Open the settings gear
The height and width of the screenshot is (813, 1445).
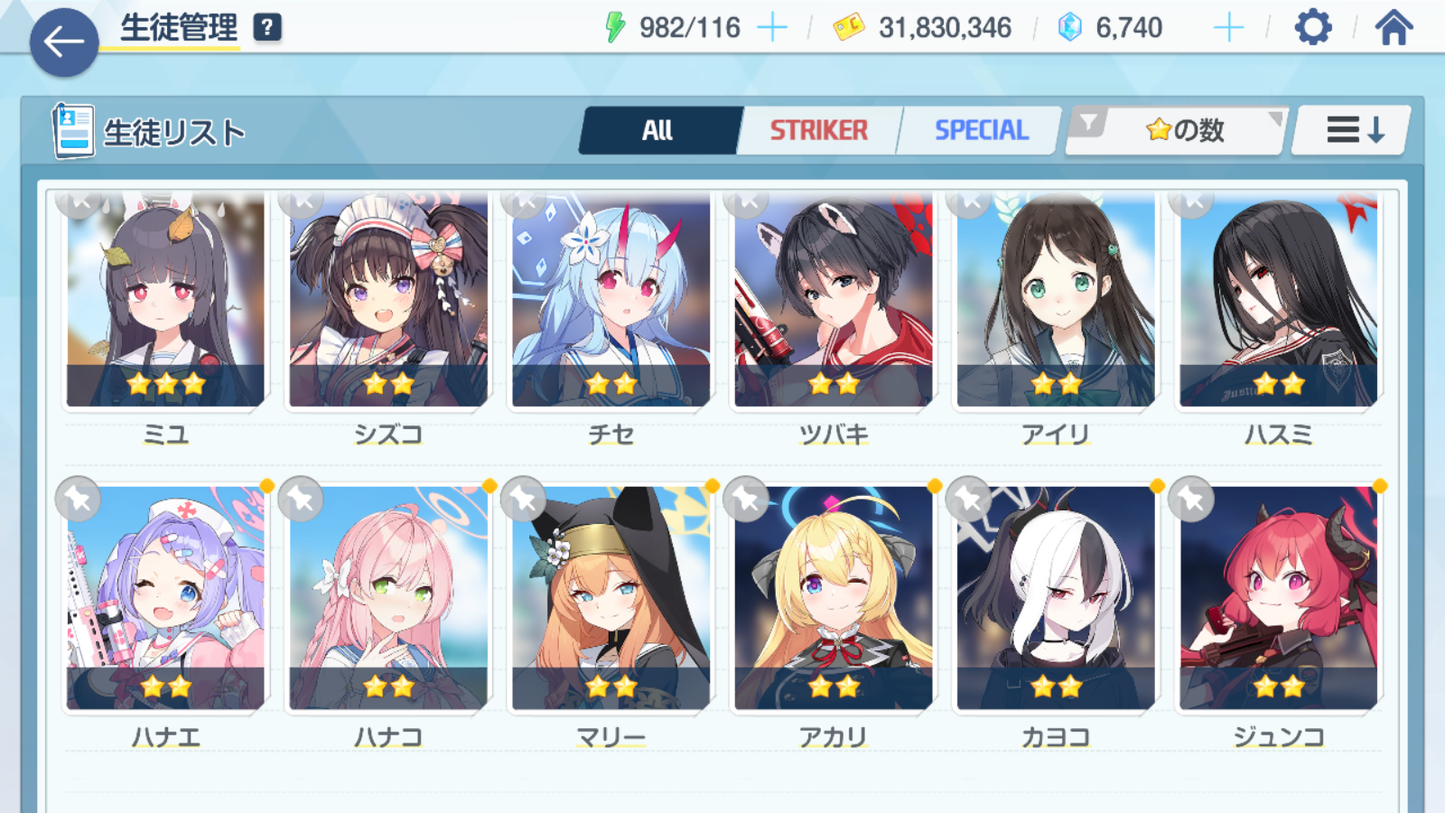coord(1312,28)
